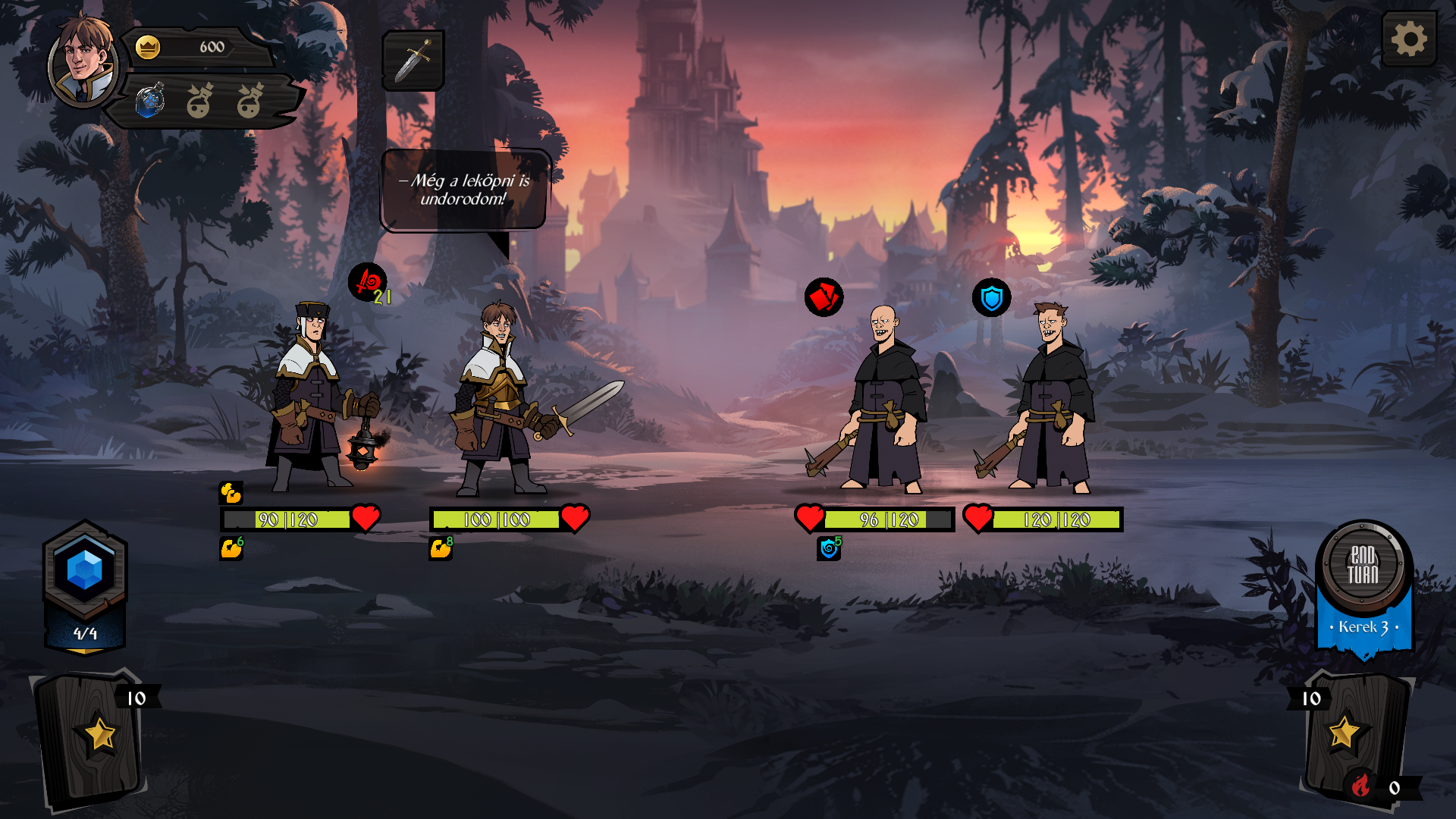Screen dimensions: 1456x819
Task: Inspect the bald enemy's red cards intent
Action: pyautogui.click(x=824, y=297)
